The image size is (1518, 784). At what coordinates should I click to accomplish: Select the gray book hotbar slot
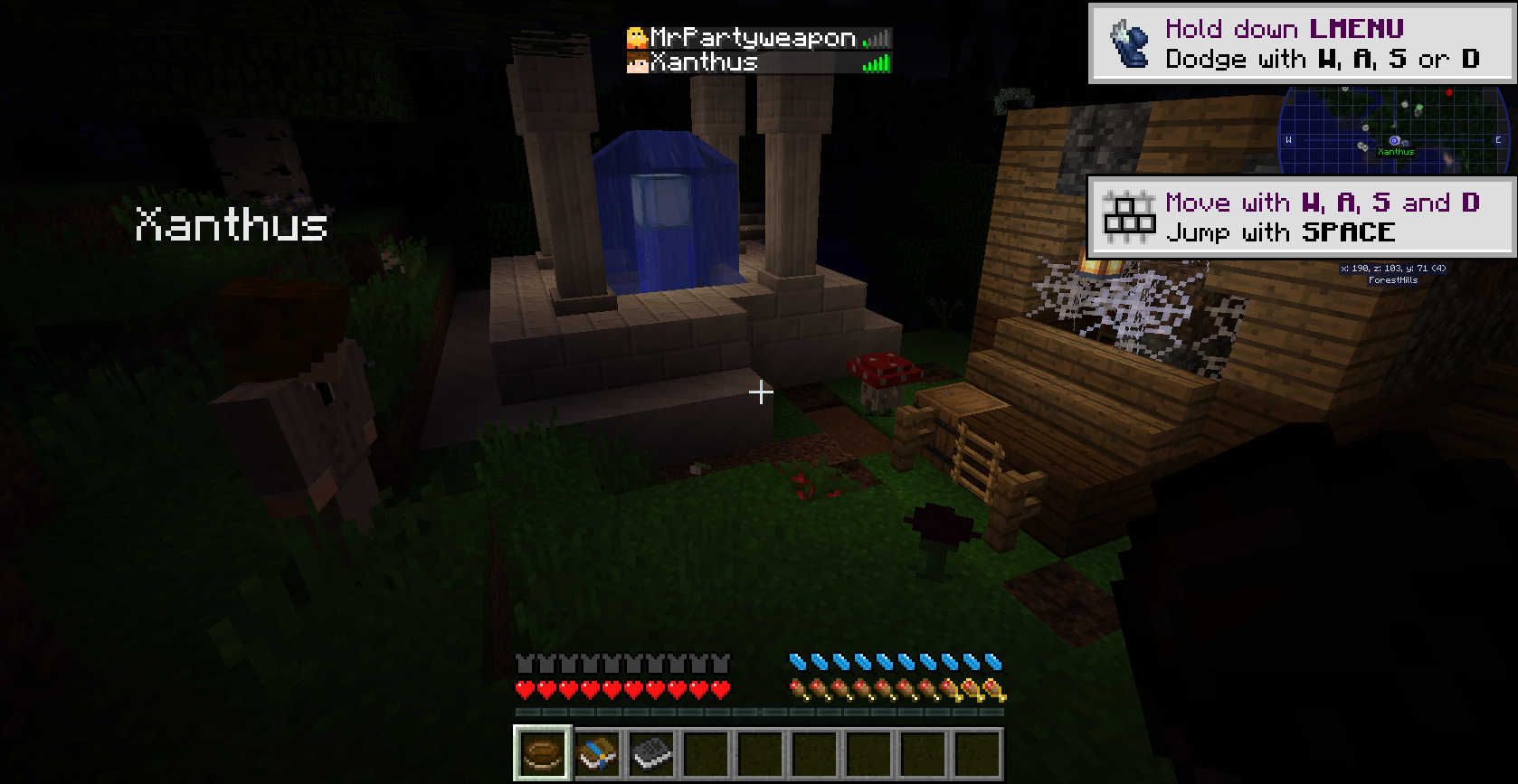pyautogui.click(x=651, y=752)
